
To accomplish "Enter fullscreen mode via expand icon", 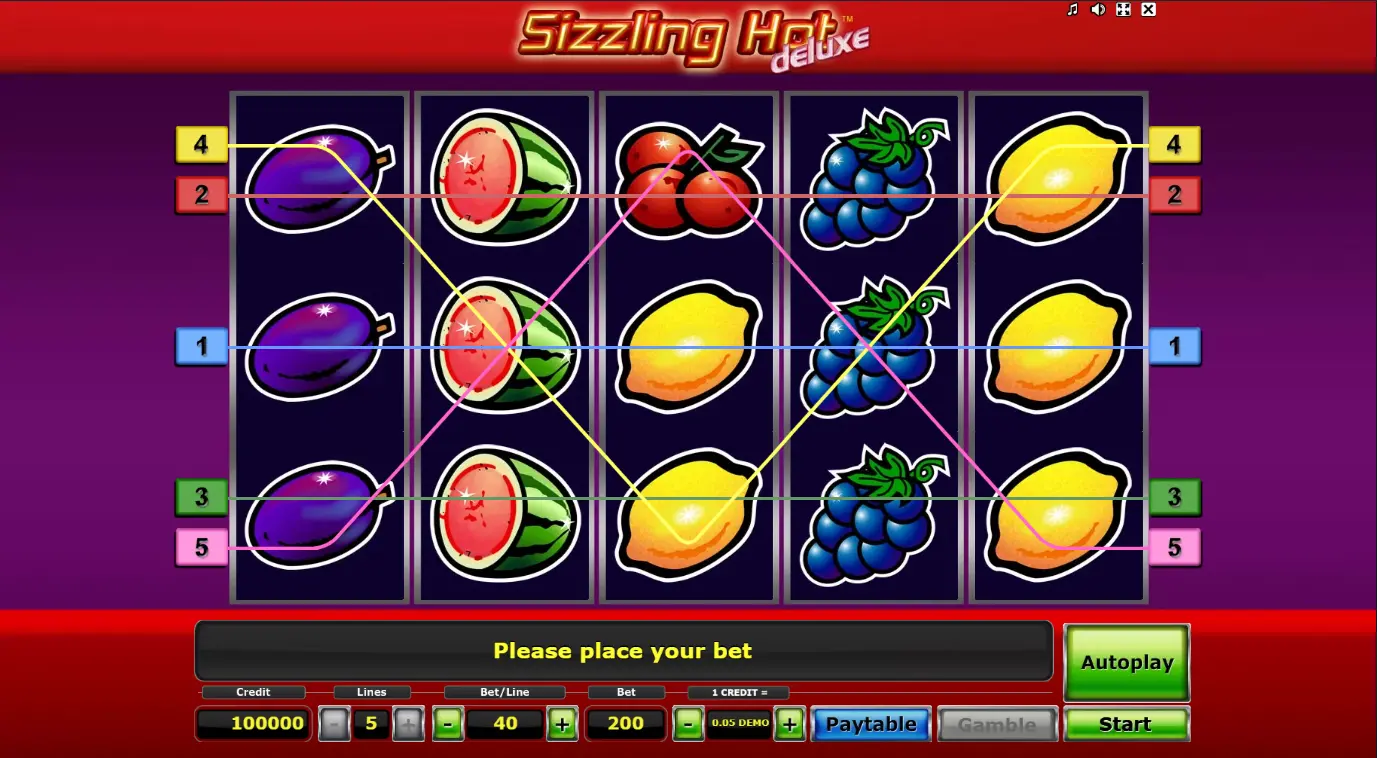I will [1124, 10].
